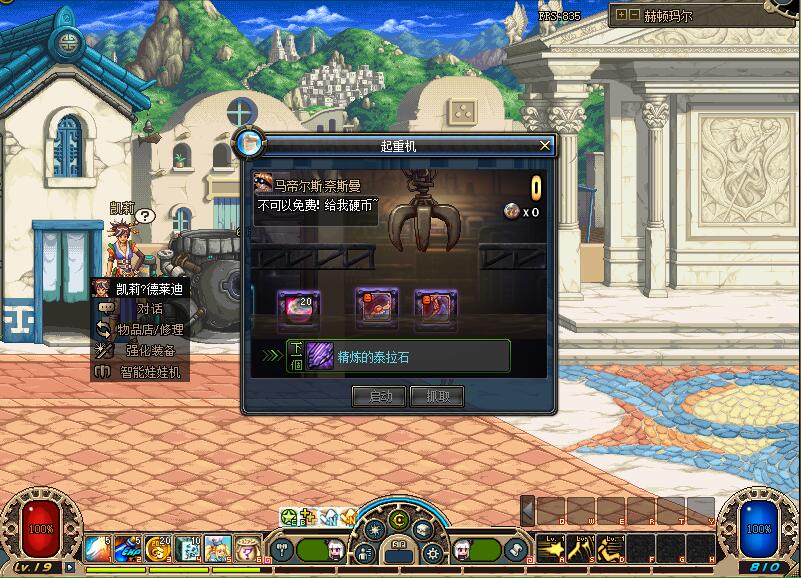Select the 精炼的泰拉石 next-prize item
Viewport: 801px width, 578px height.
coord(320,356)
